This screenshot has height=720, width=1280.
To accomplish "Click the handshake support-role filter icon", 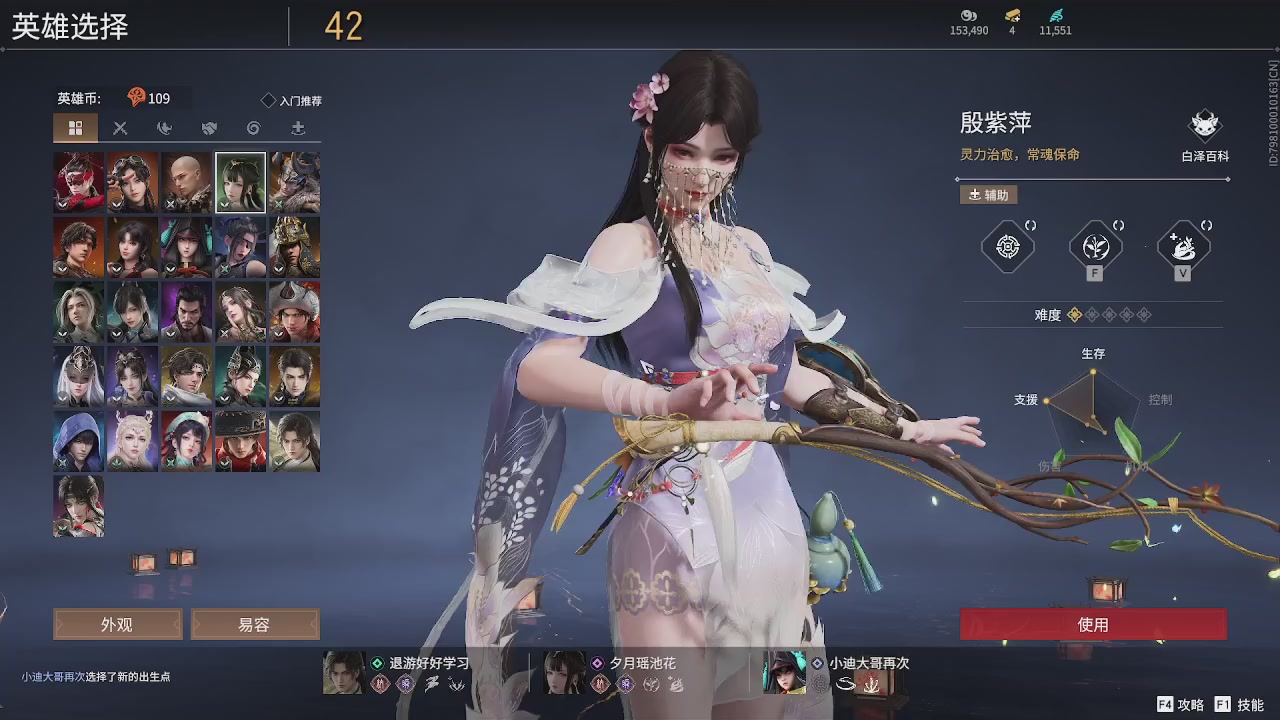I will coord(209,128).
